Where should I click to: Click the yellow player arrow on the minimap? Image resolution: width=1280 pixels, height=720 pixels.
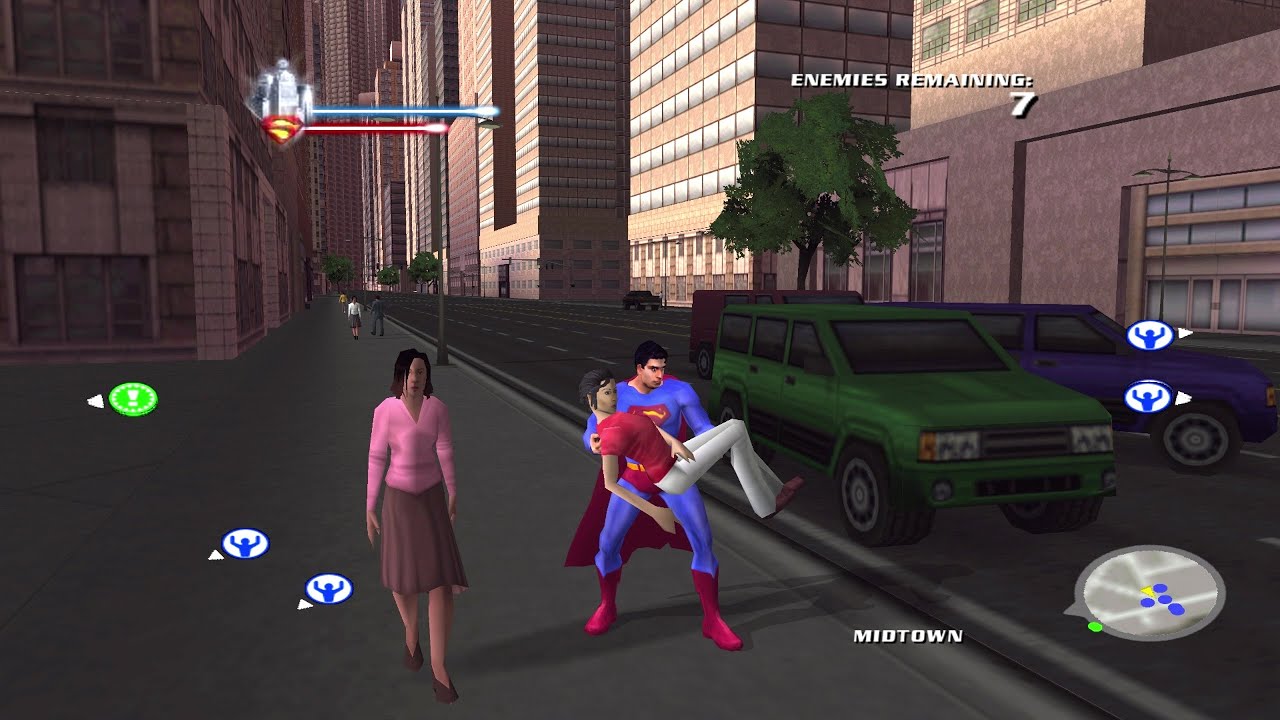pyautogui.click(x=1148, y=591)
